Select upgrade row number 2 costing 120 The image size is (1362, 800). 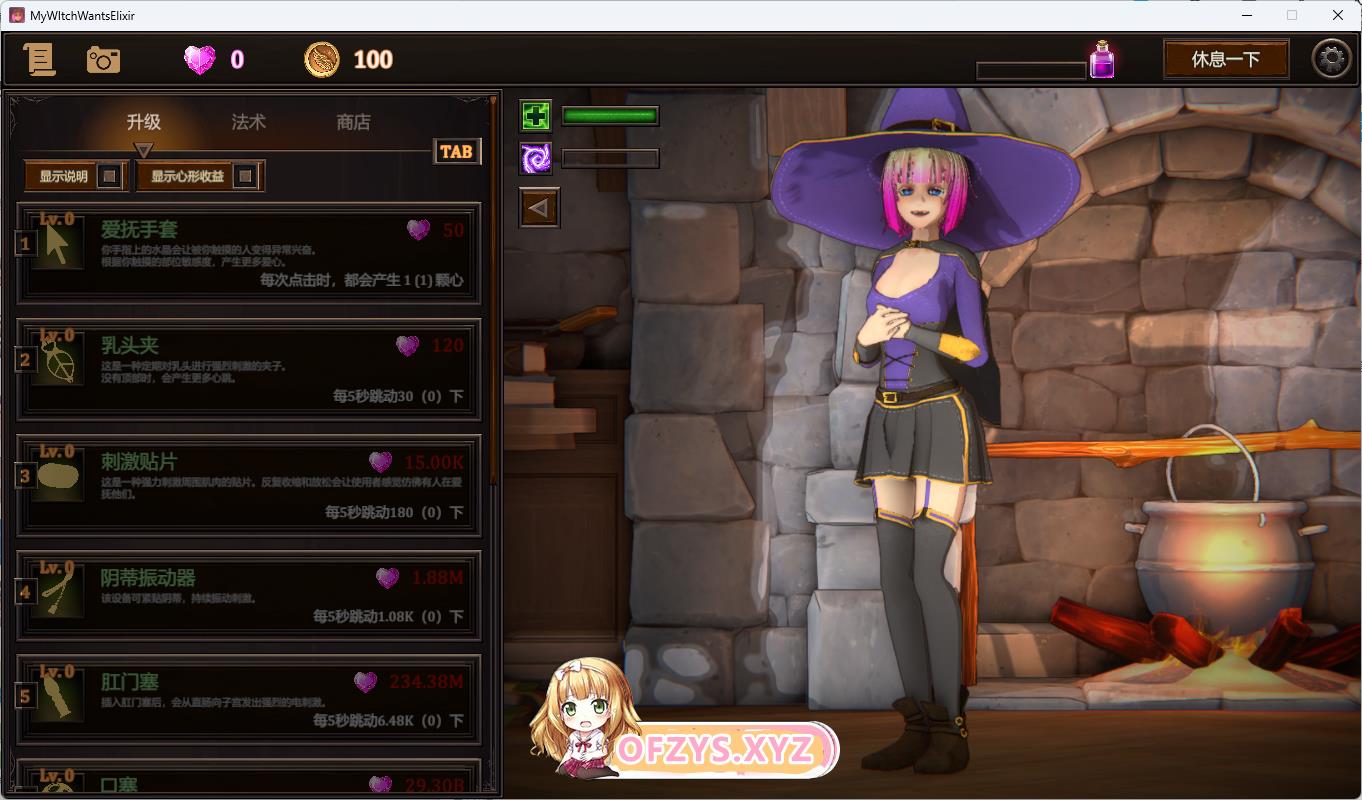point(249,369)
